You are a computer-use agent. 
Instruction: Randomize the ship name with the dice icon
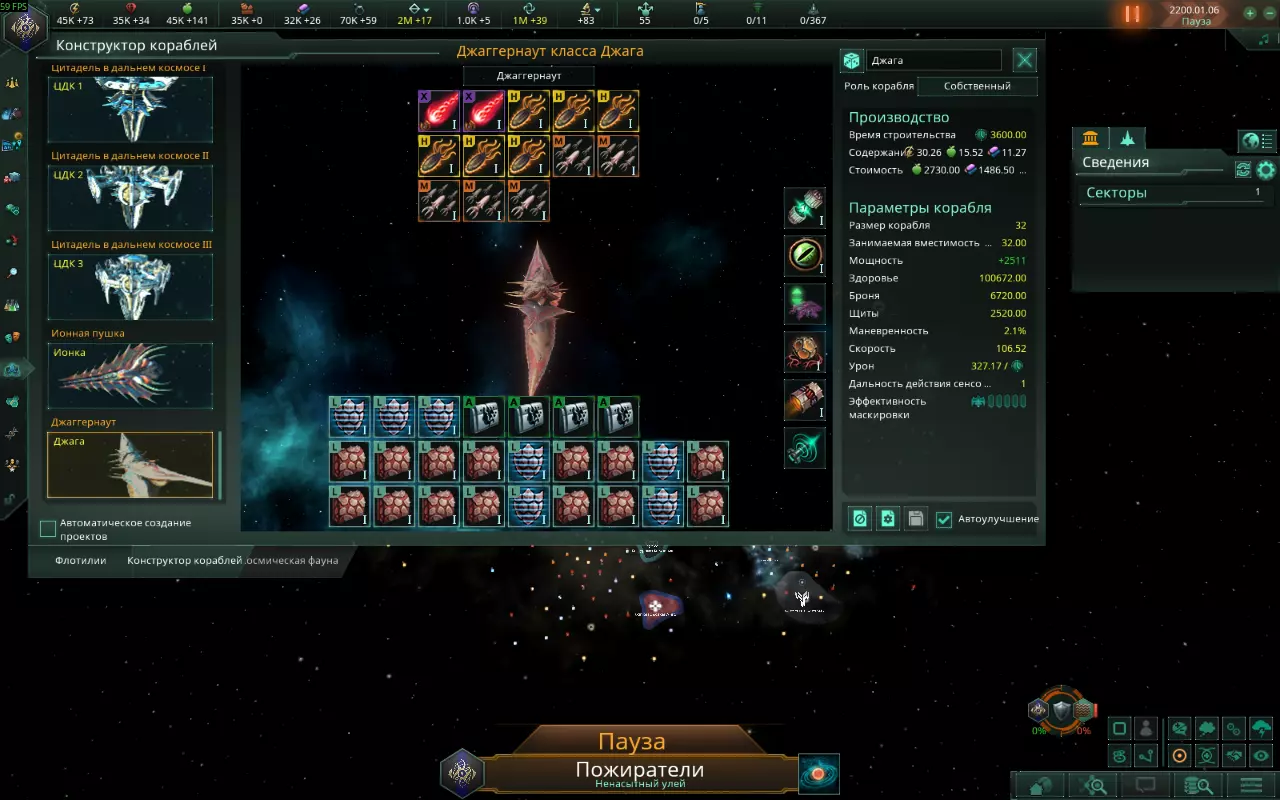[x=851, y=61]
